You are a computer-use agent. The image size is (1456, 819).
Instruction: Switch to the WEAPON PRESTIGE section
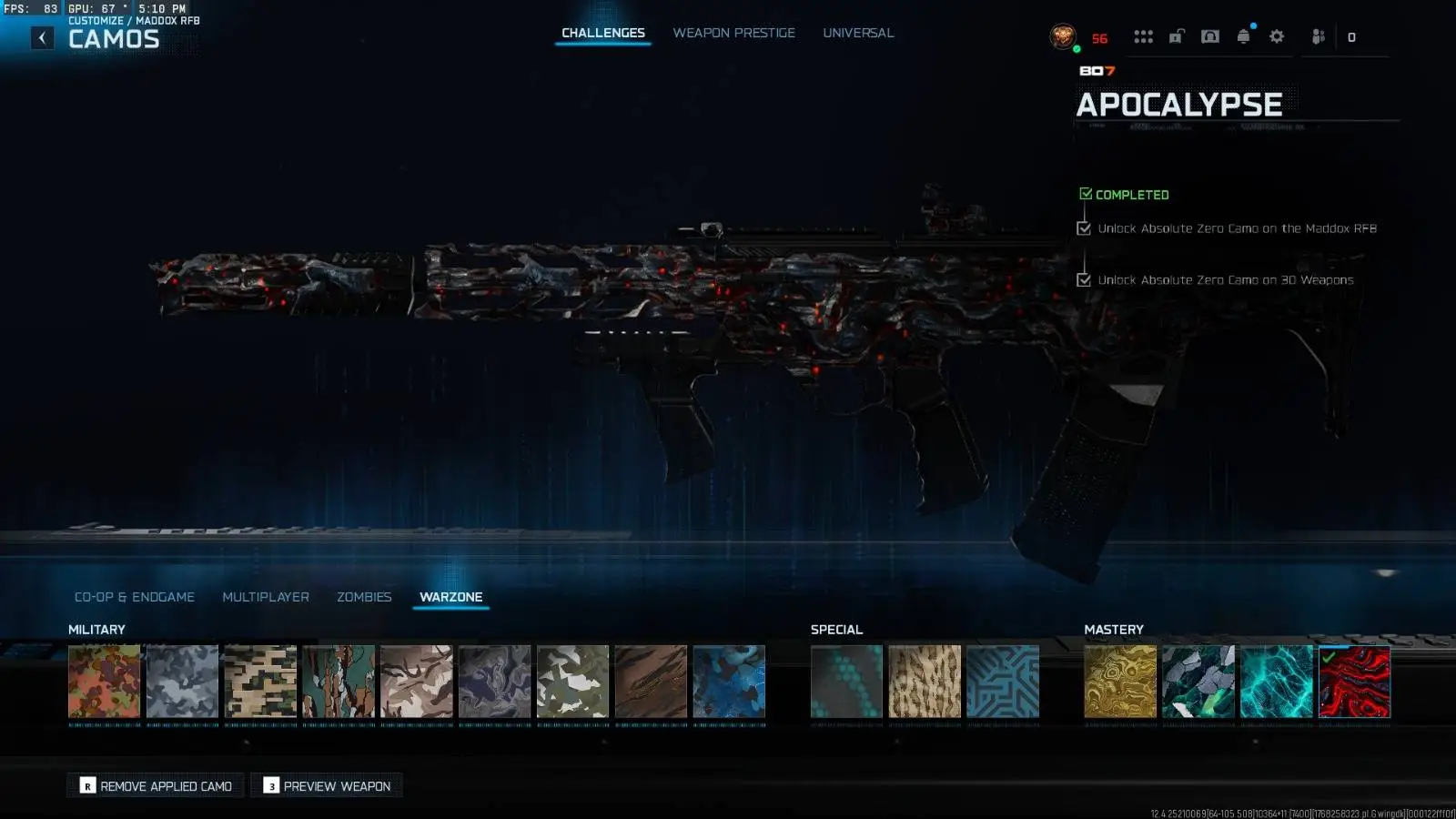click(733, 33)
